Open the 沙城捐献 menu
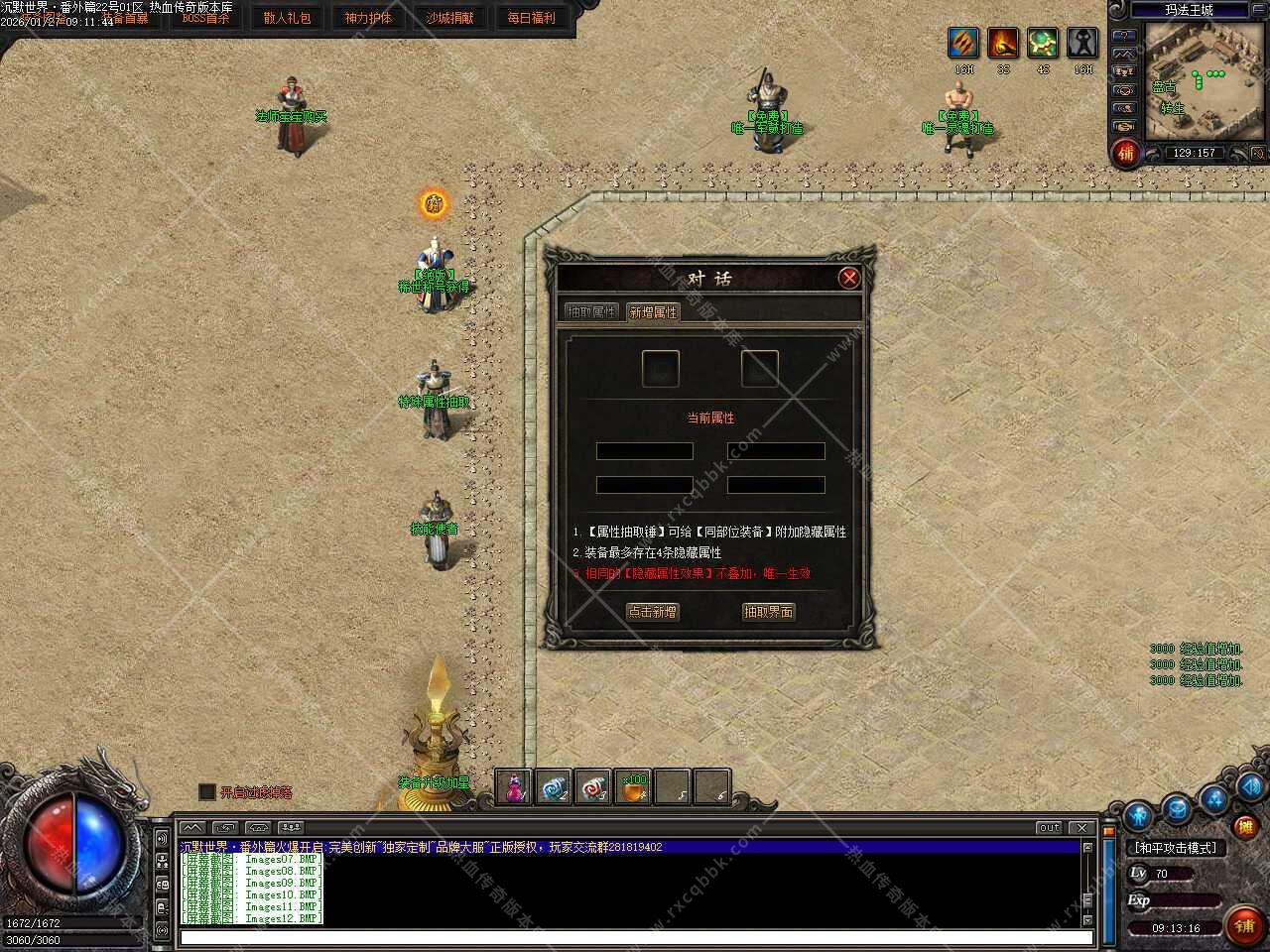 [449, 18]
